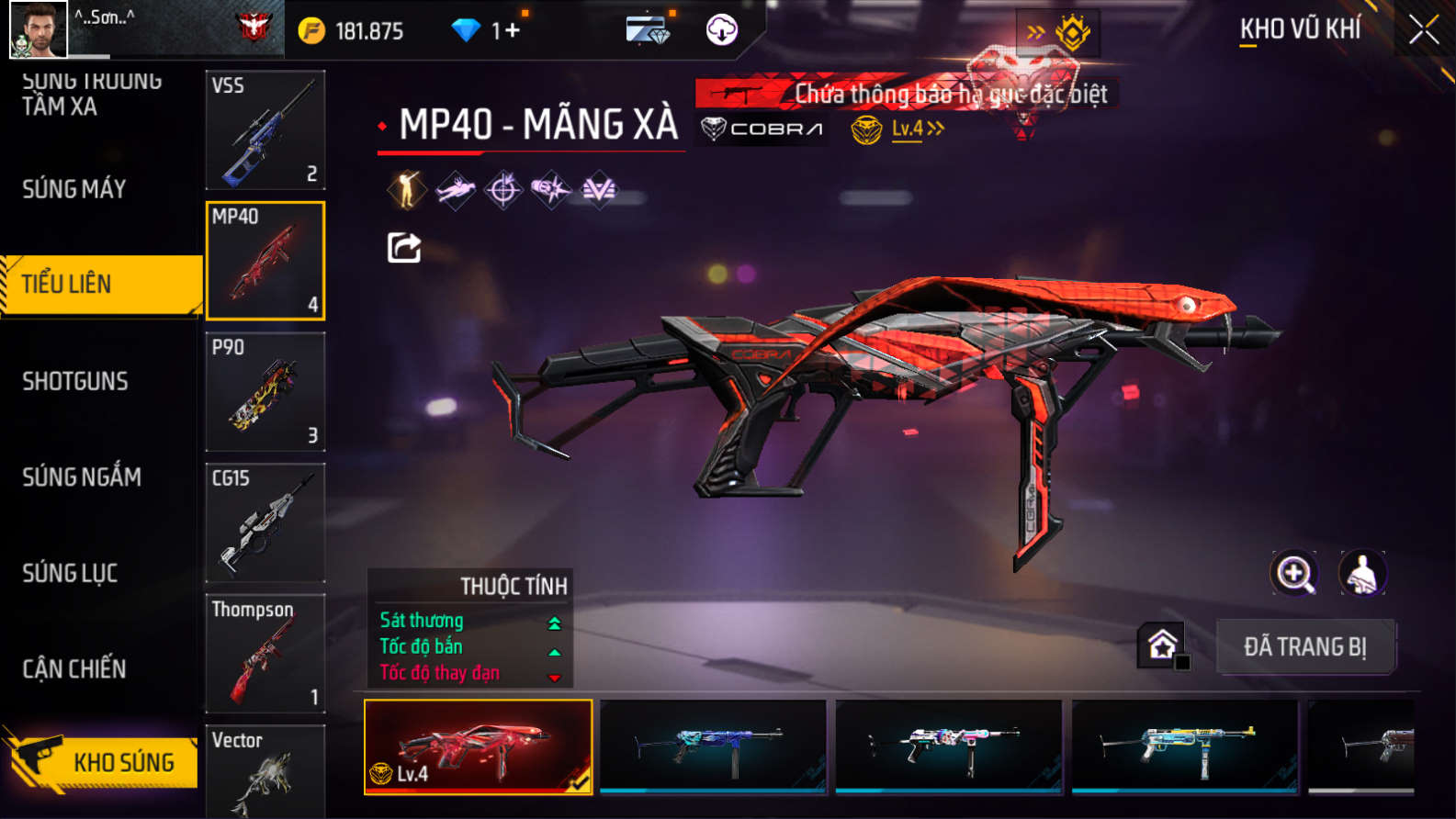Close the weapon vault screen
The height and width of the screenshot is (819, 1456).
click(1424, 30)
